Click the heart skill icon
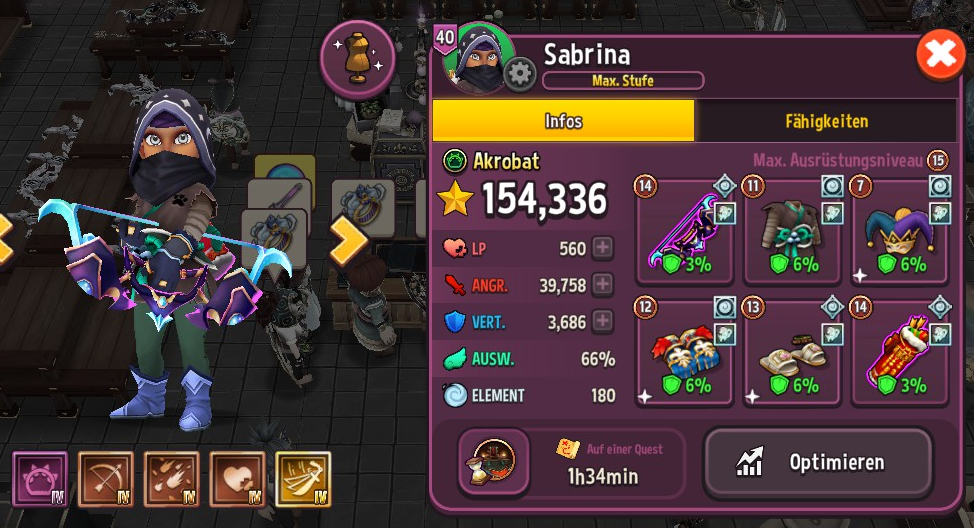Viewport: 974px width, 528px height. [x=237, y=479]
